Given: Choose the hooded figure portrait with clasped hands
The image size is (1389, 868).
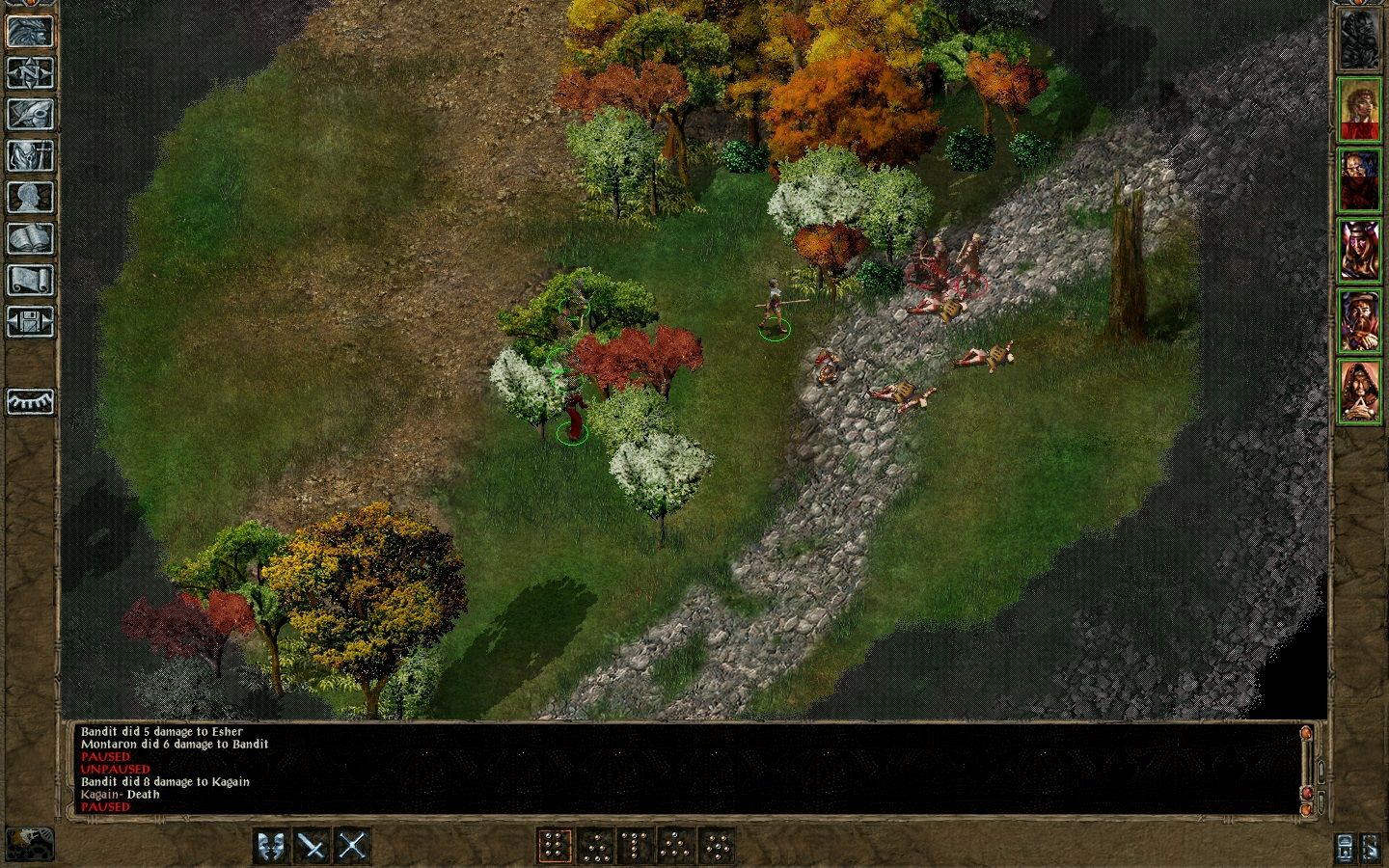Looking at the screenshot, I should 1359,392.
